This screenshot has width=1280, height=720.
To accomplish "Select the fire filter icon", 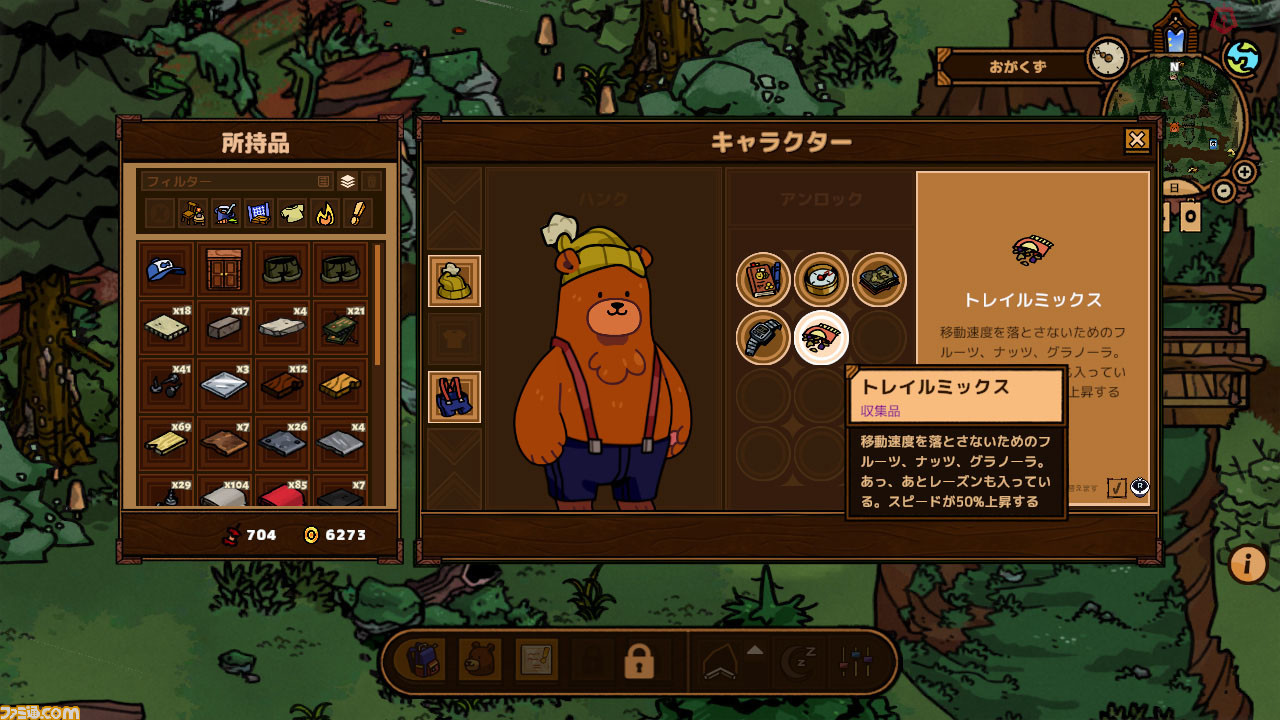I will 324,211.
